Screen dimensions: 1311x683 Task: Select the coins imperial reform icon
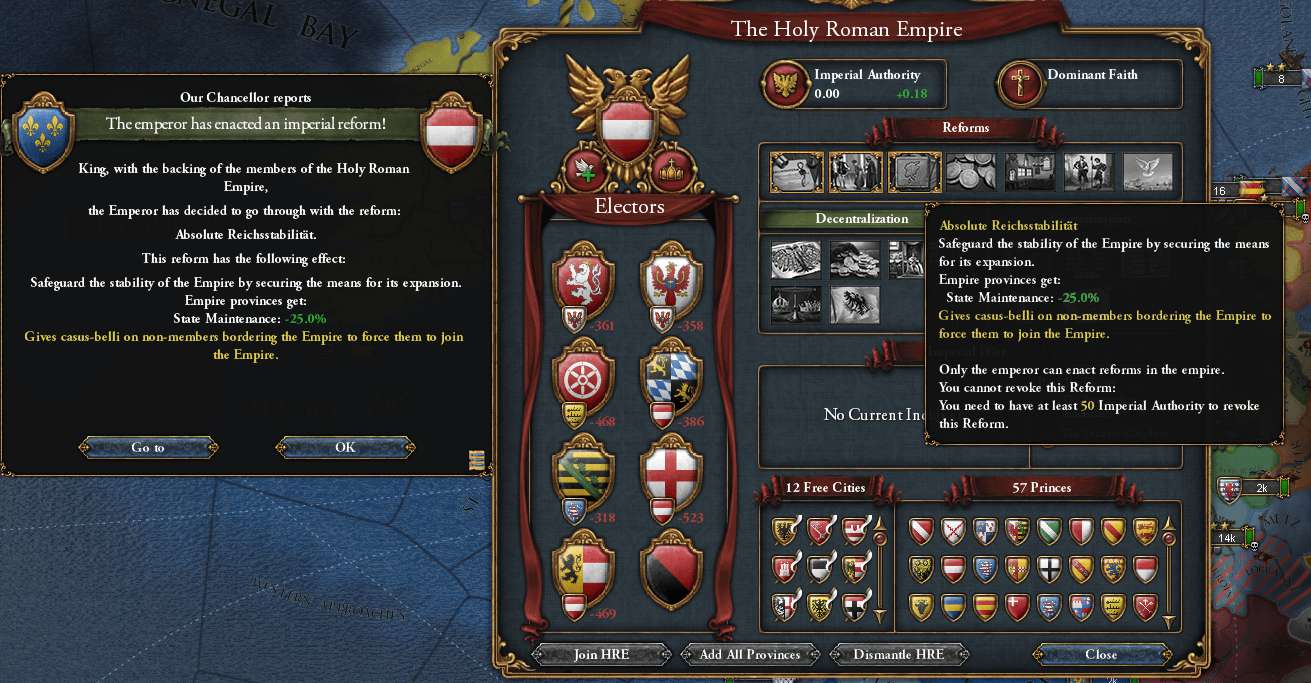coord(971,172)
